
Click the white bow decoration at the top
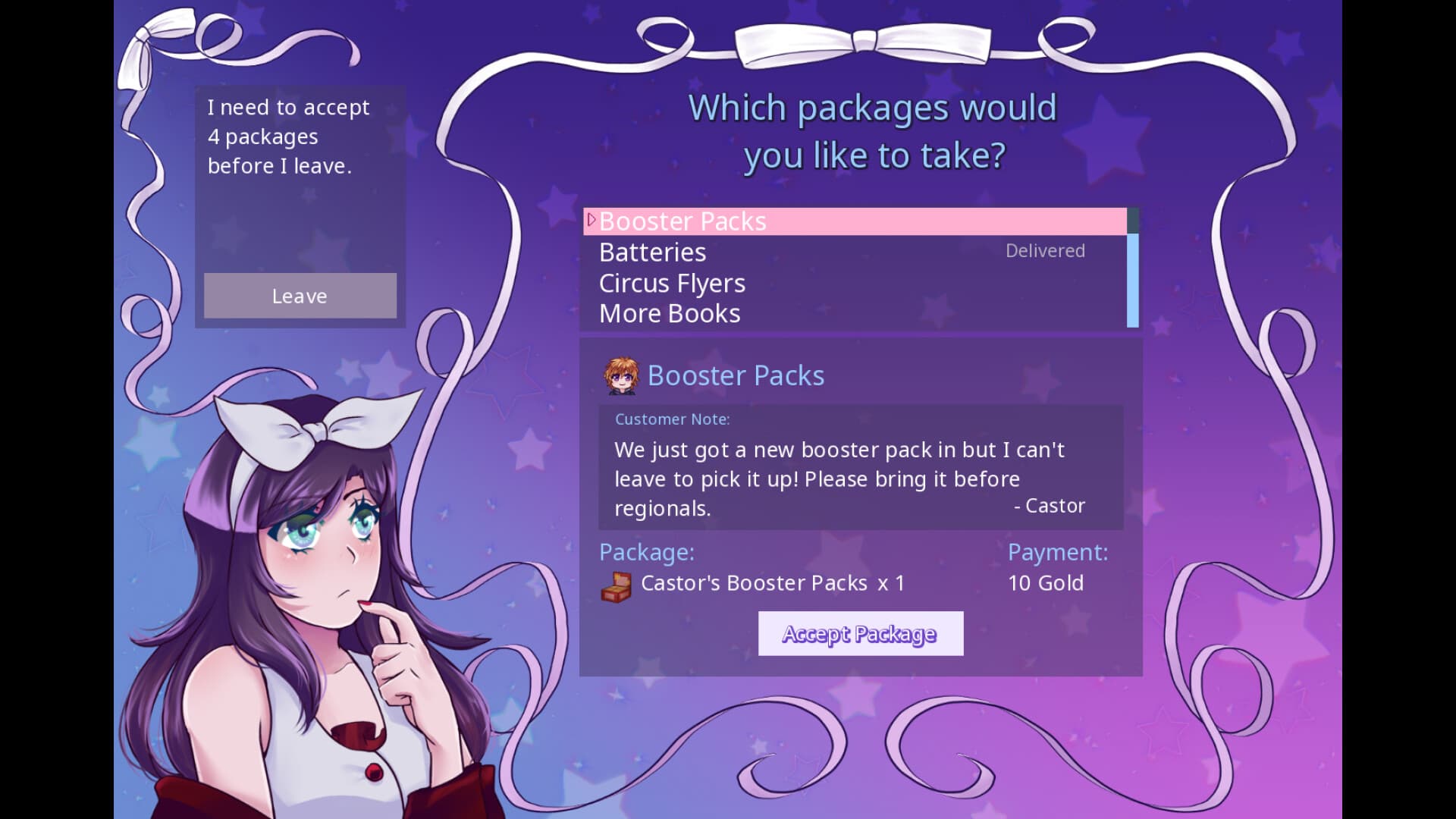864,42
